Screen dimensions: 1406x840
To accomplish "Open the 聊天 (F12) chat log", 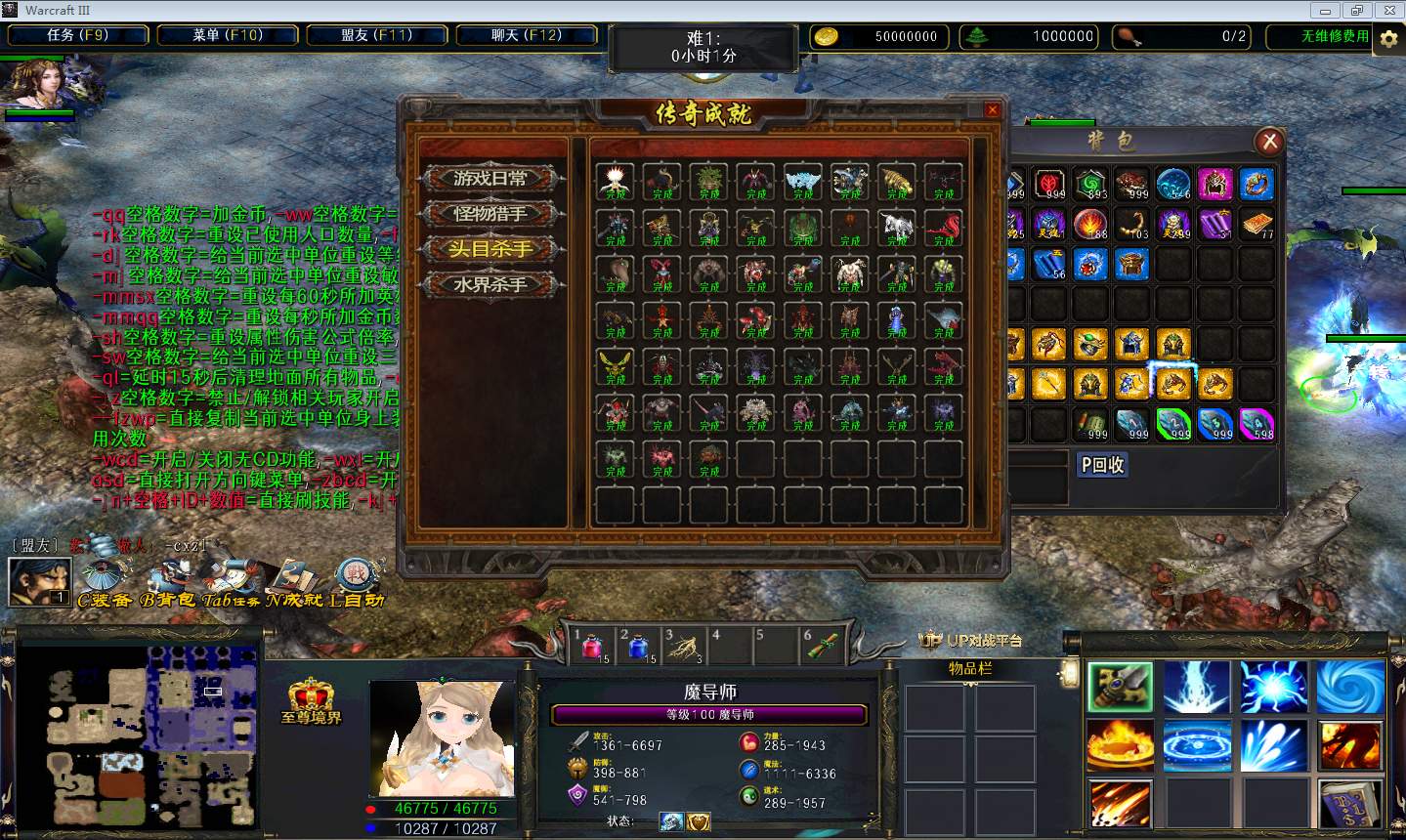I will pyautogui.click(x=527, y=35).
